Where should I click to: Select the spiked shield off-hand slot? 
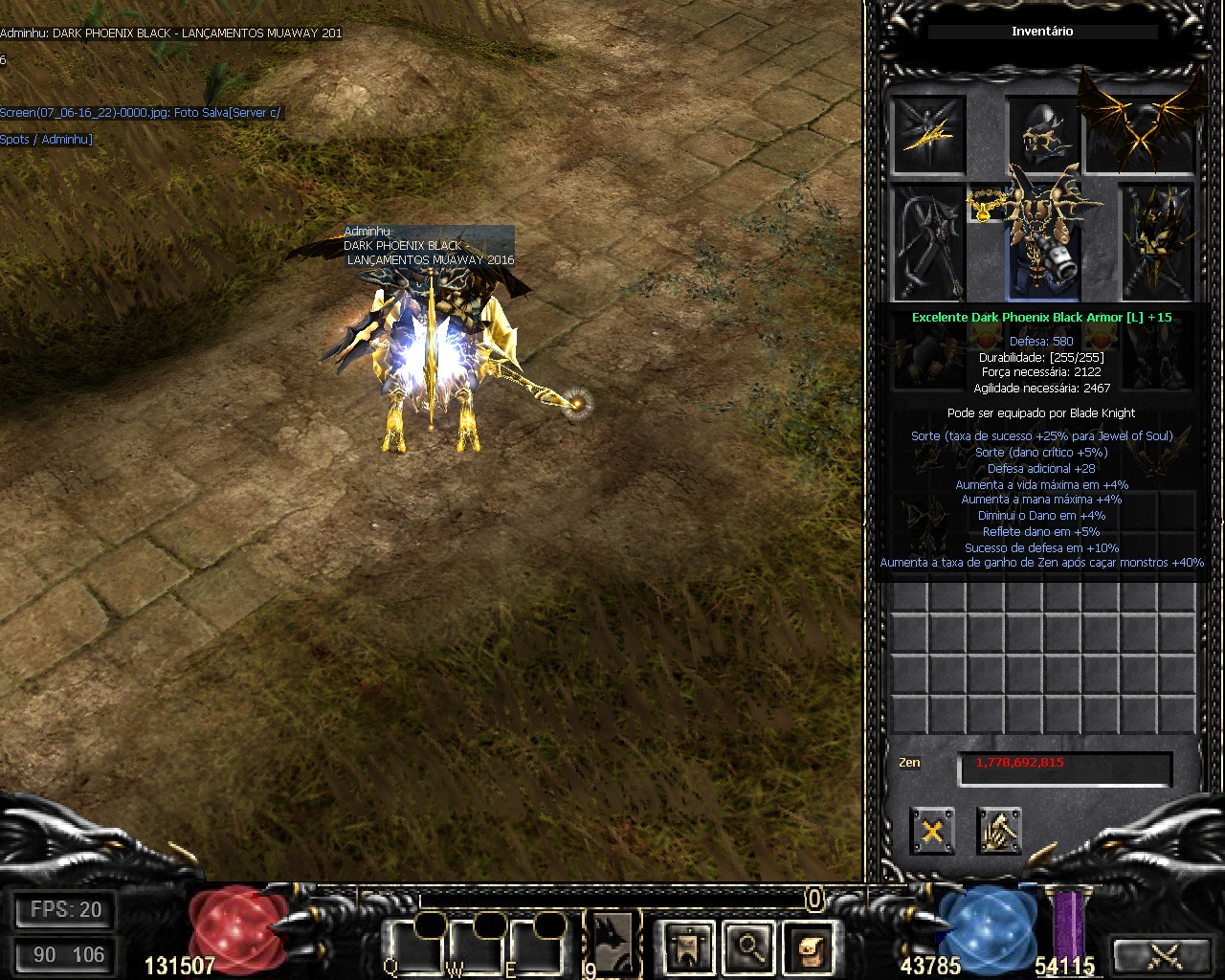click(1158, 242)
